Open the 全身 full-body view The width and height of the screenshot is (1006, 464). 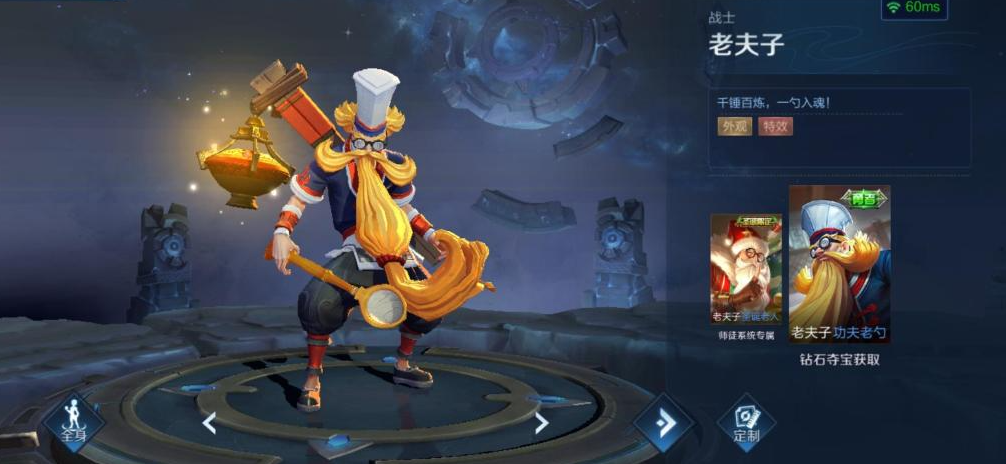click(72, 421)
